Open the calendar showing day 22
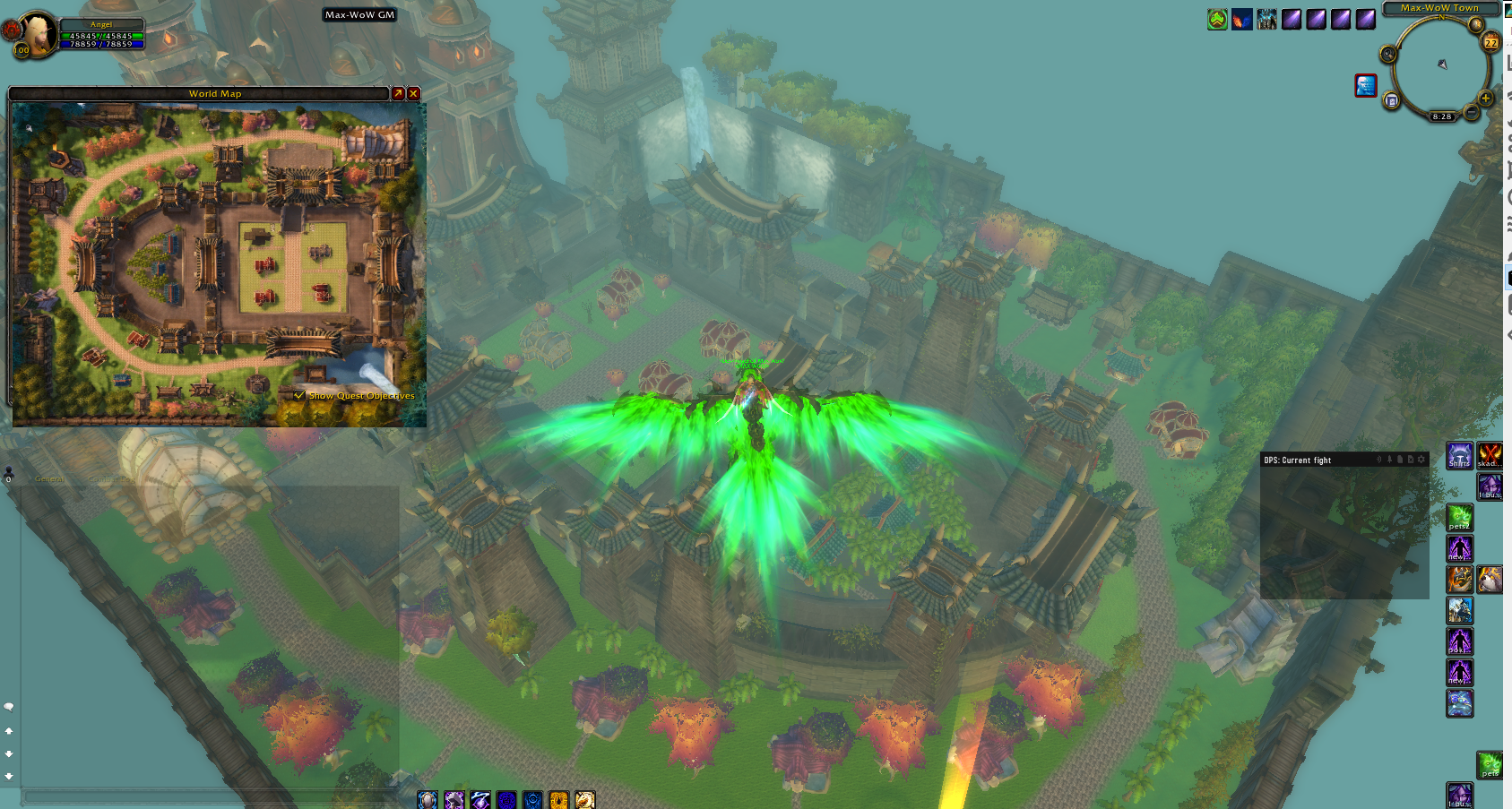Screen dimensions: 1512x809 1490,42
